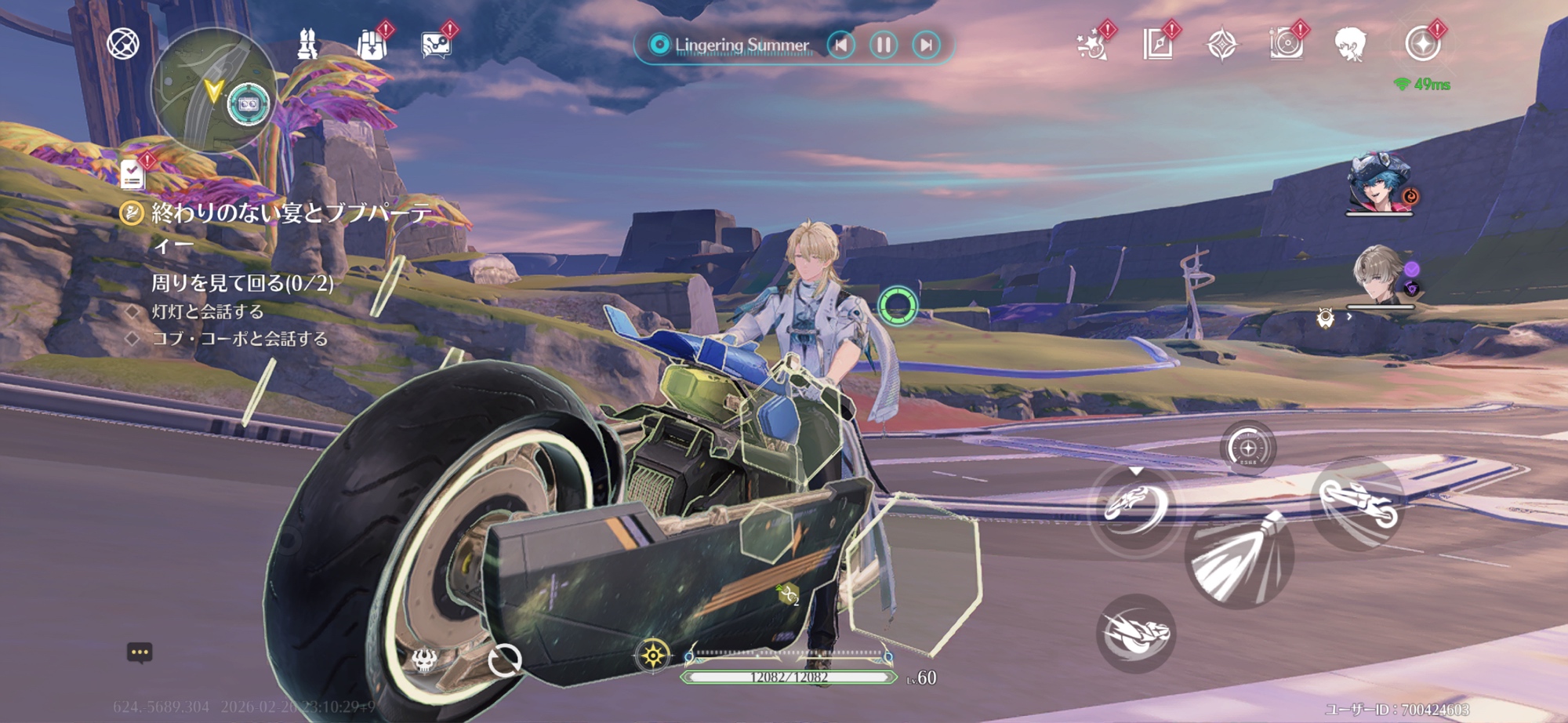Open the quest checklist icon
Viewport: 1568px width, 723px height.
pyautogui.click(x=132, y=174)
